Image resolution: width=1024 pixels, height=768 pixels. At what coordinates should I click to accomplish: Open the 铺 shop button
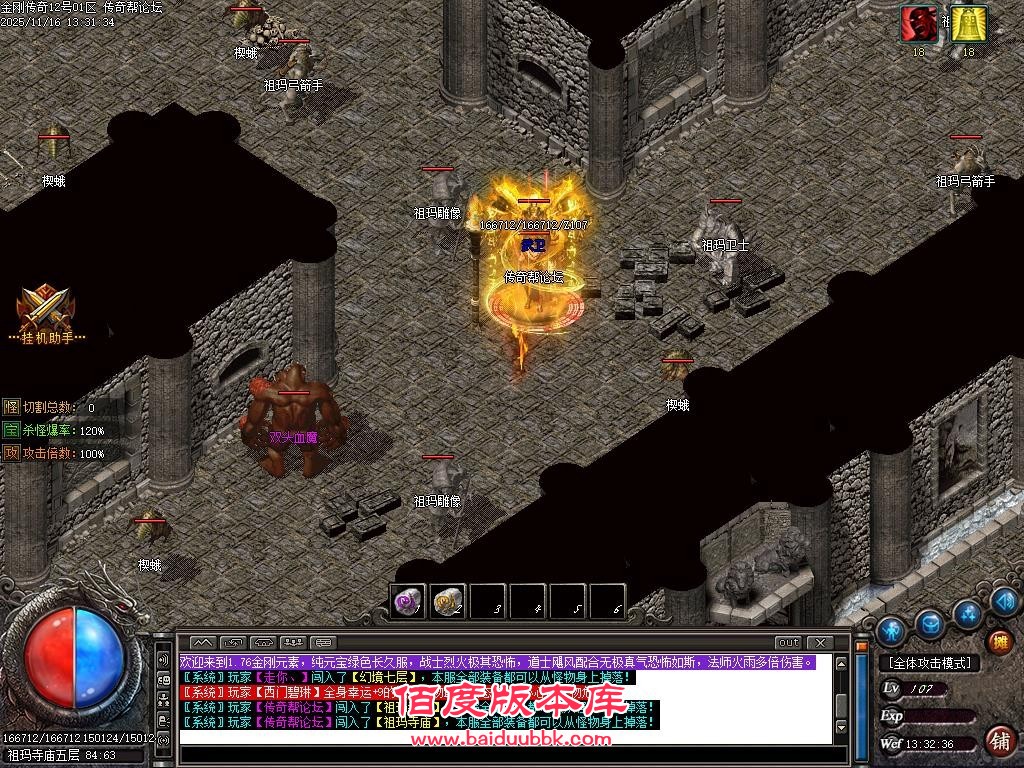coord(998,741)
